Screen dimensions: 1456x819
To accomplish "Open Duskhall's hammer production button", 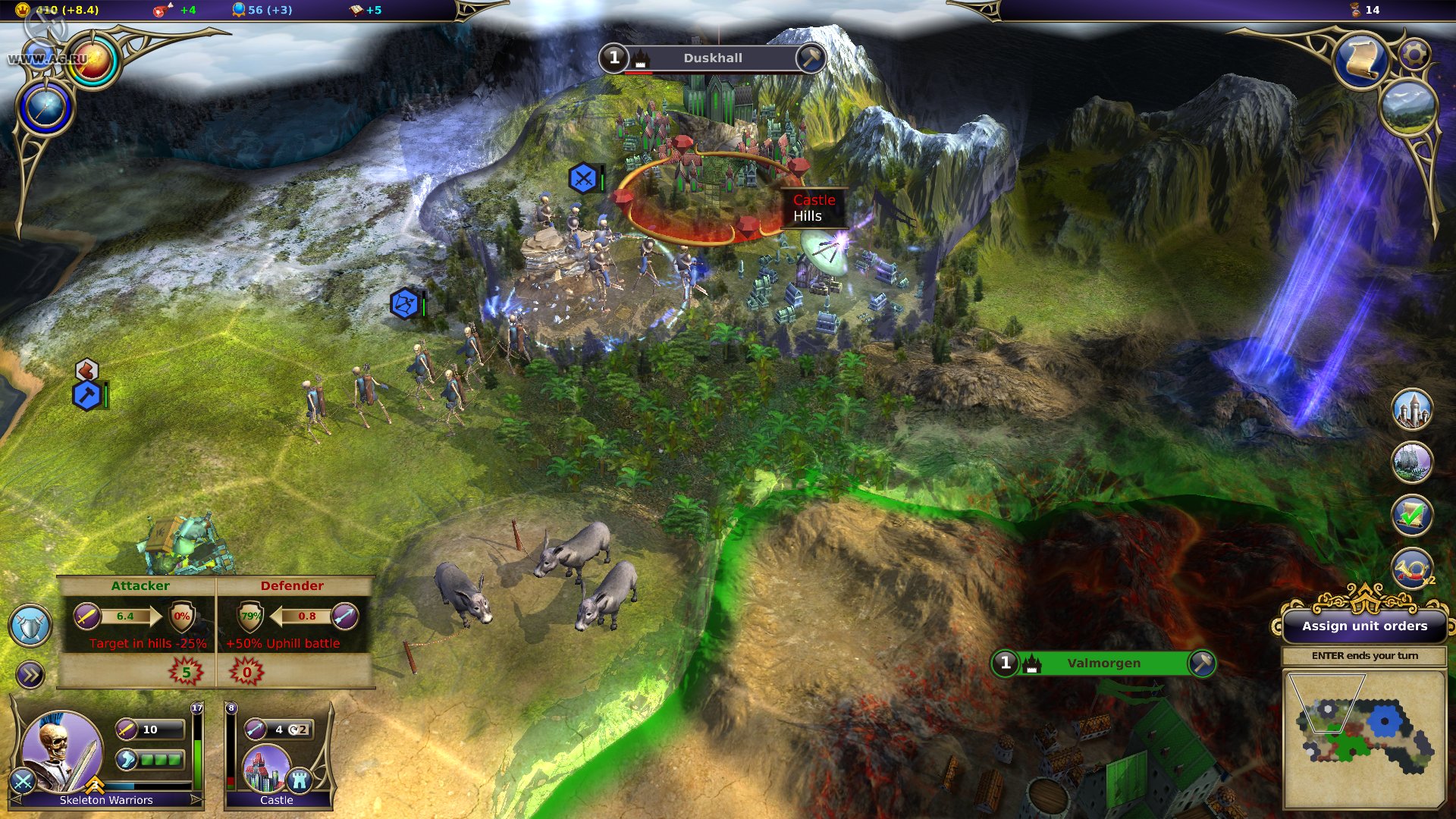I will click(811, 58).
